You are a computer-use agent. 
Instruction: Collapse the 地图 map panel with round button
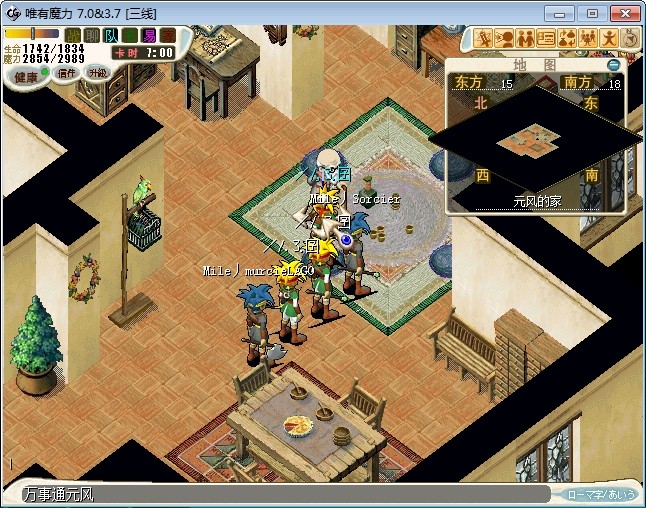(613, 65)
